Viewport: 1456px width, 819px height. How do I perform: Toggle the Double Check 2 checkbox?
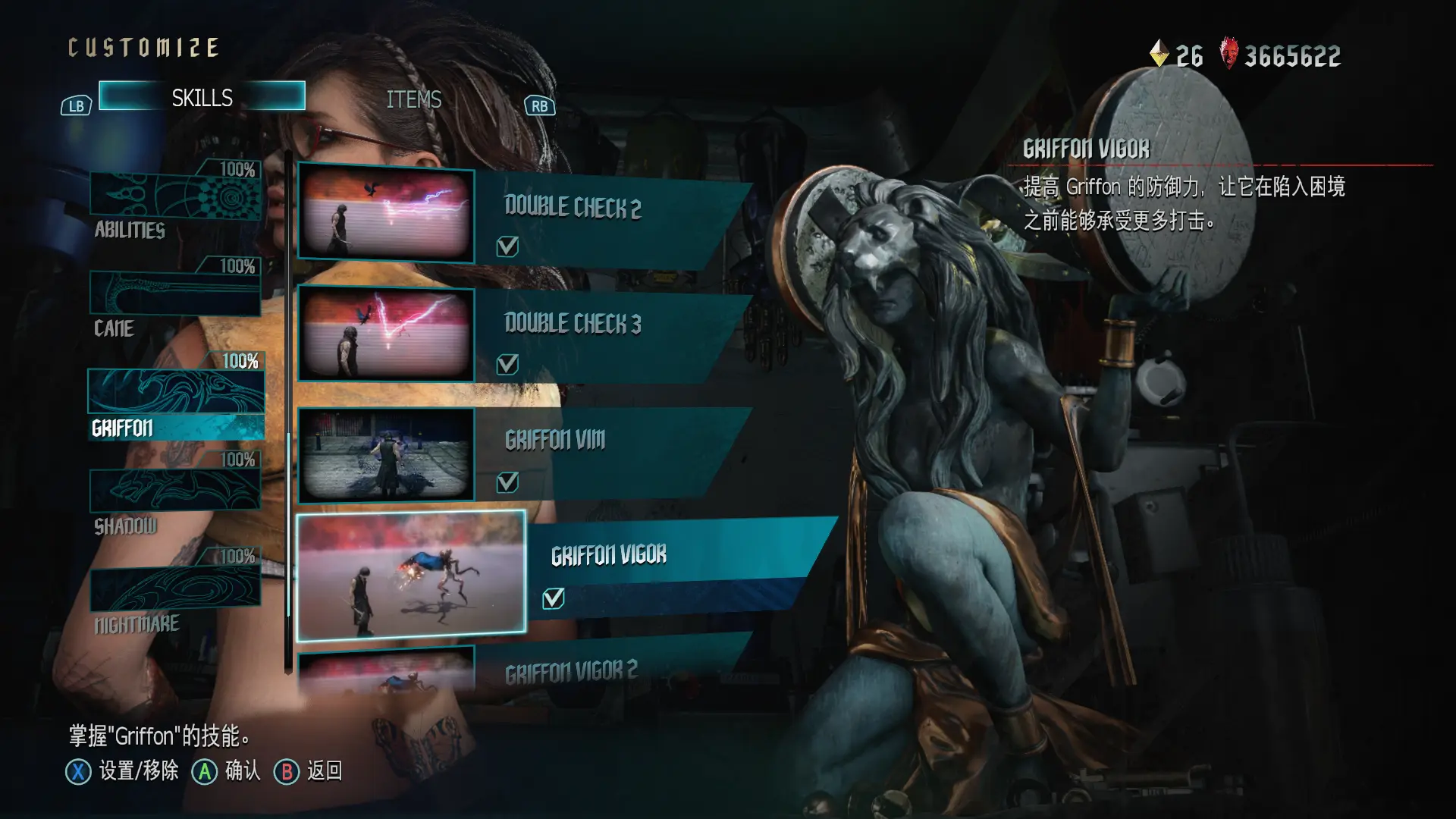[507, 246]
